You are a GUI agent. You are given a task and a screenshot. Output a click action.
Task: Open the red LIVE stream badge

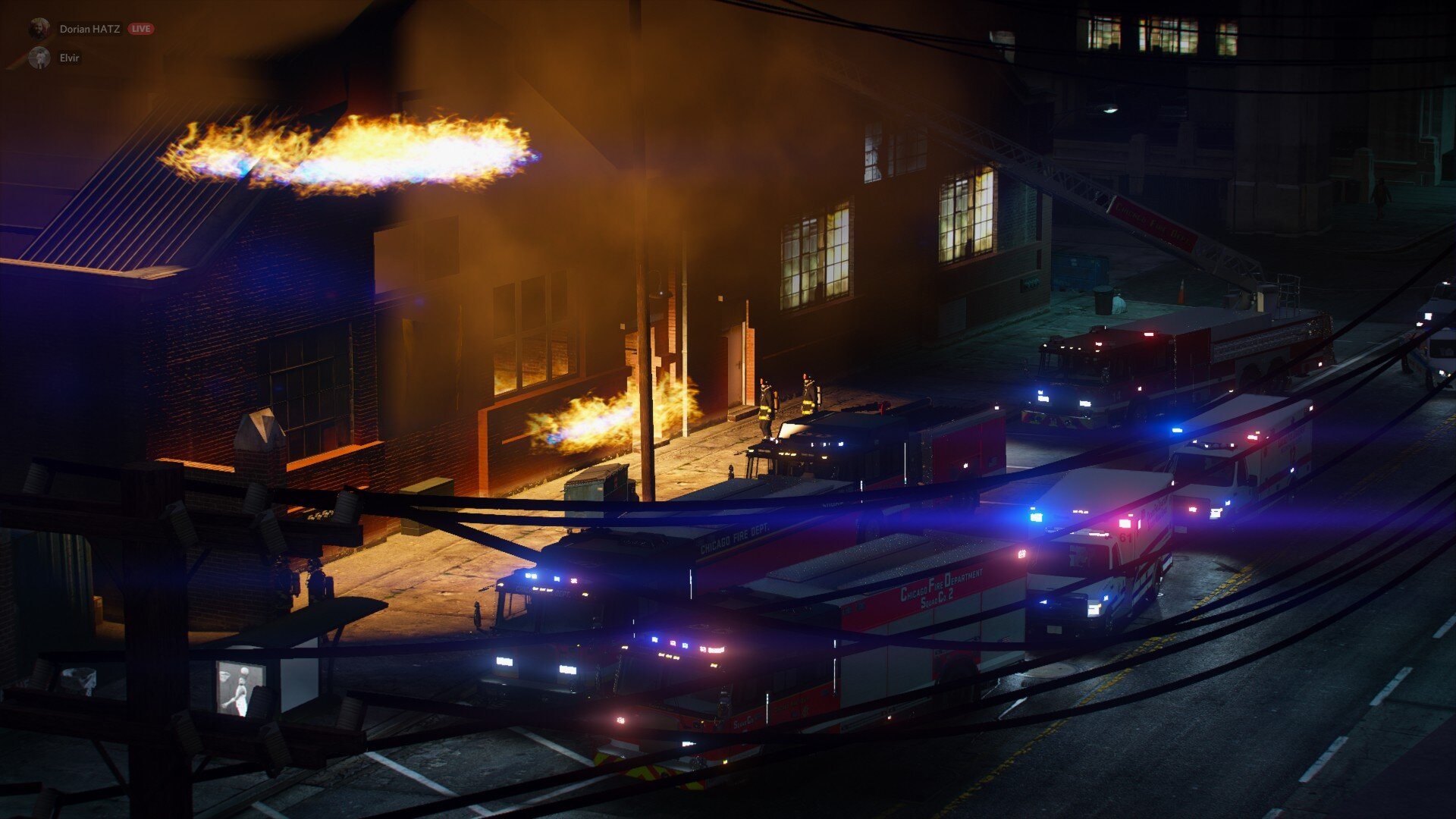coord(140,29)
